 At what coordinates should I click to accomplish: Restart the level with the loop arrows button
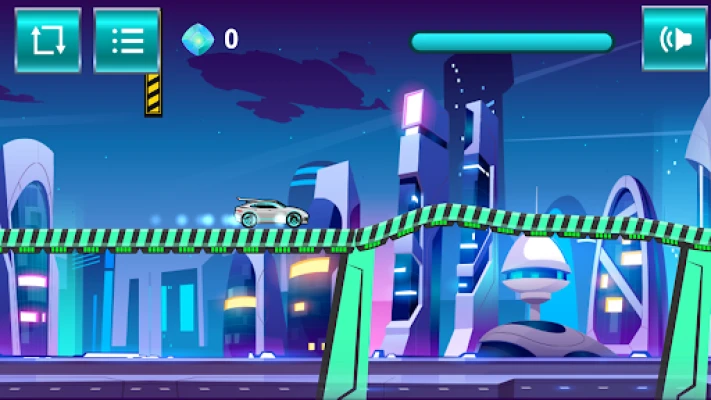click(x=47, y=40)
